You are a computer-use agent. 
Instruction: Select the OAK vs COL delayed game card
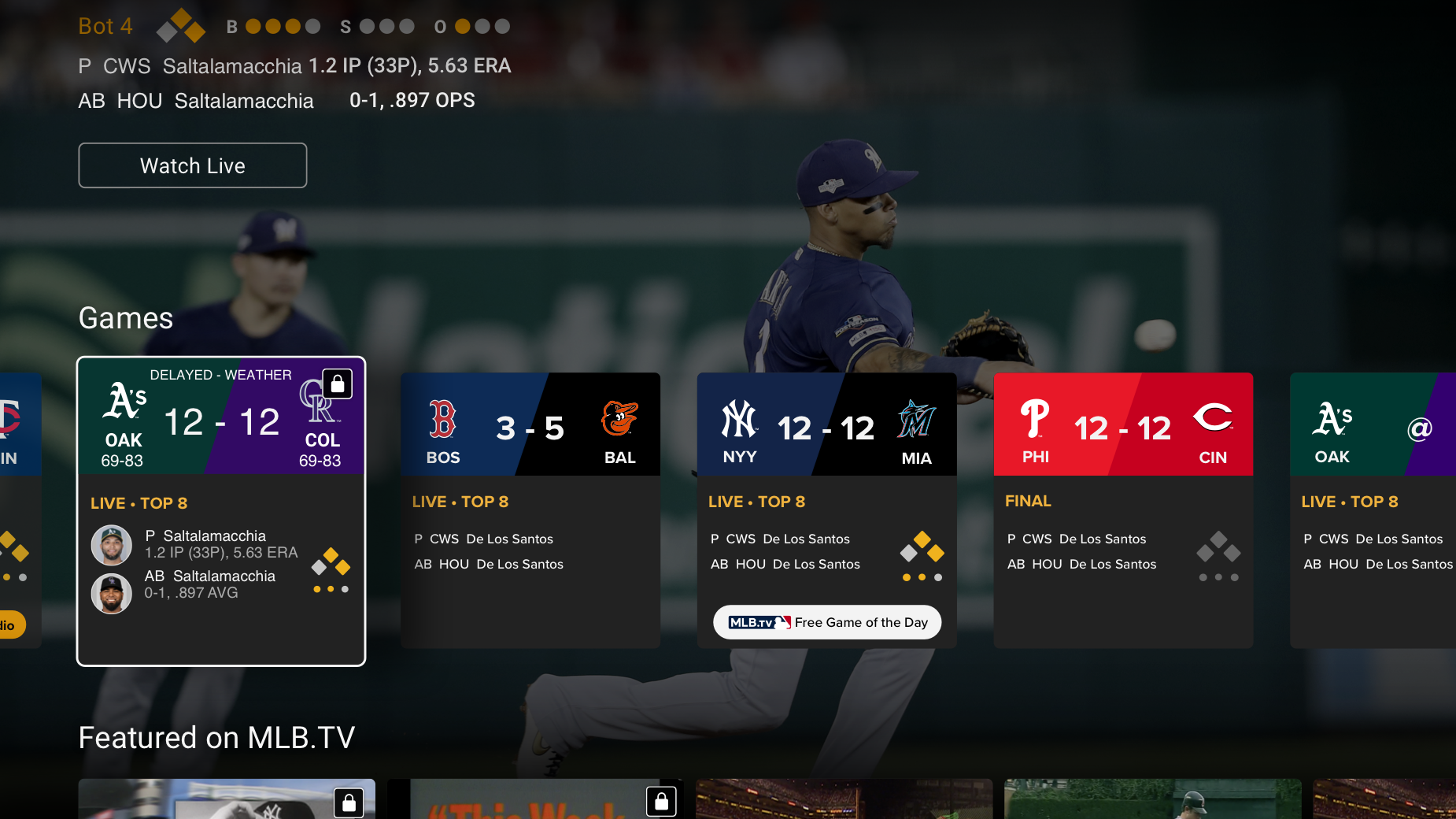pos(221,510)
